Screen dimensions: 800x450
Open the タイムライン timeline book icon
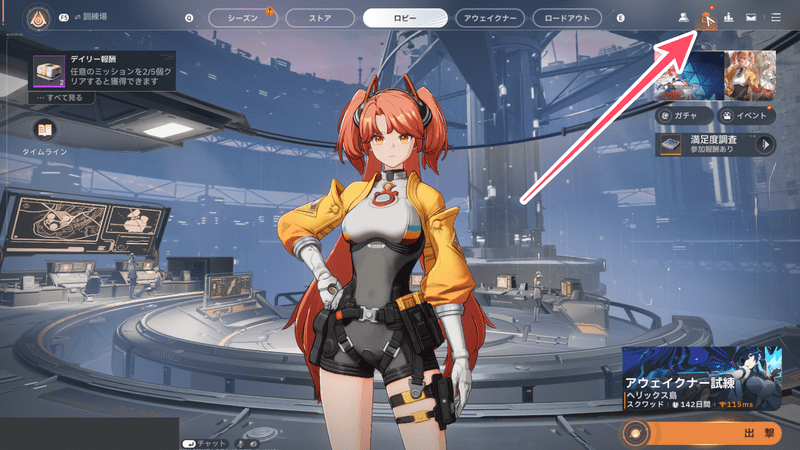(x=43, y=130)
